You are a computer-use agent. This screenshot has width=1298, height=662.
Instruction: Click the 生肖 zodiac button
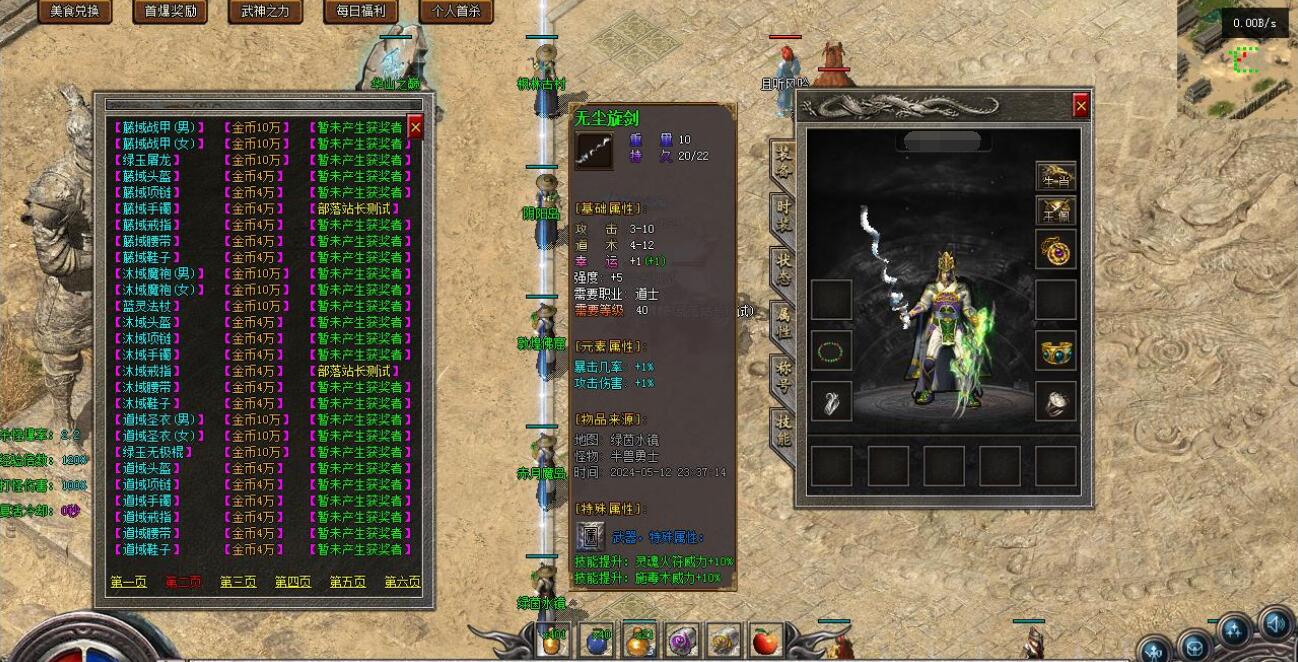point(1055,175)
